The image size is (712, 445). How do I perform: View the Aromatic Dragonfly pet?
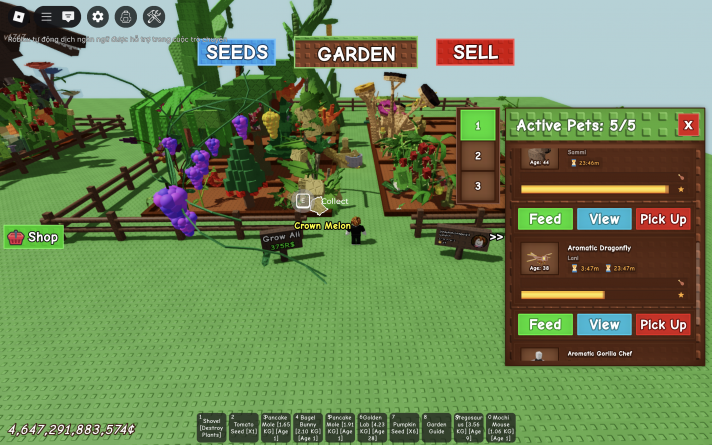604,325
